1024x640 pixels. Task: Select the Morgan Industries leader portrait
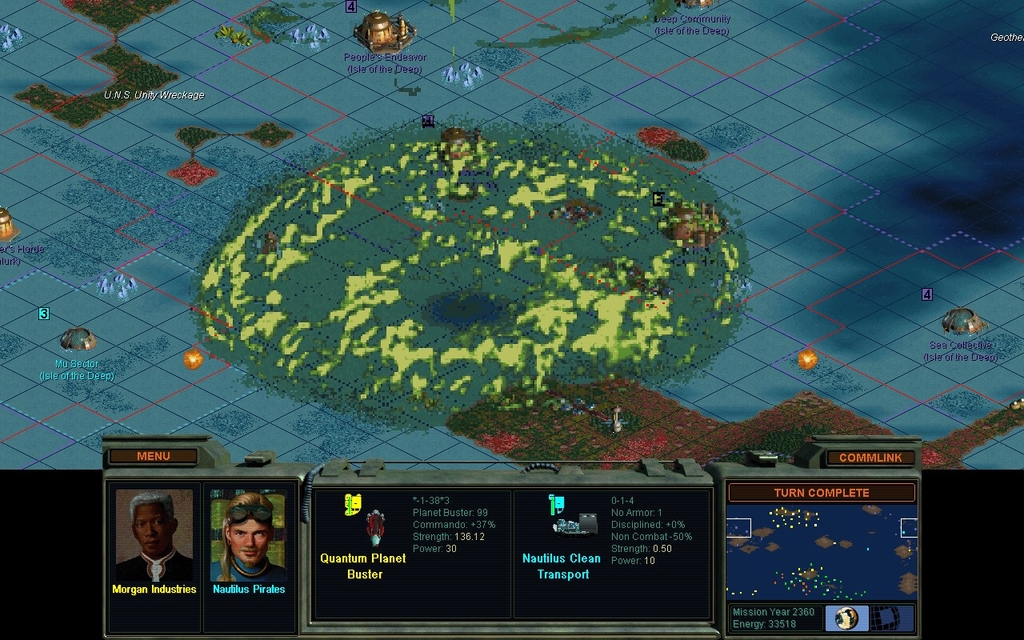coord(154,535)
